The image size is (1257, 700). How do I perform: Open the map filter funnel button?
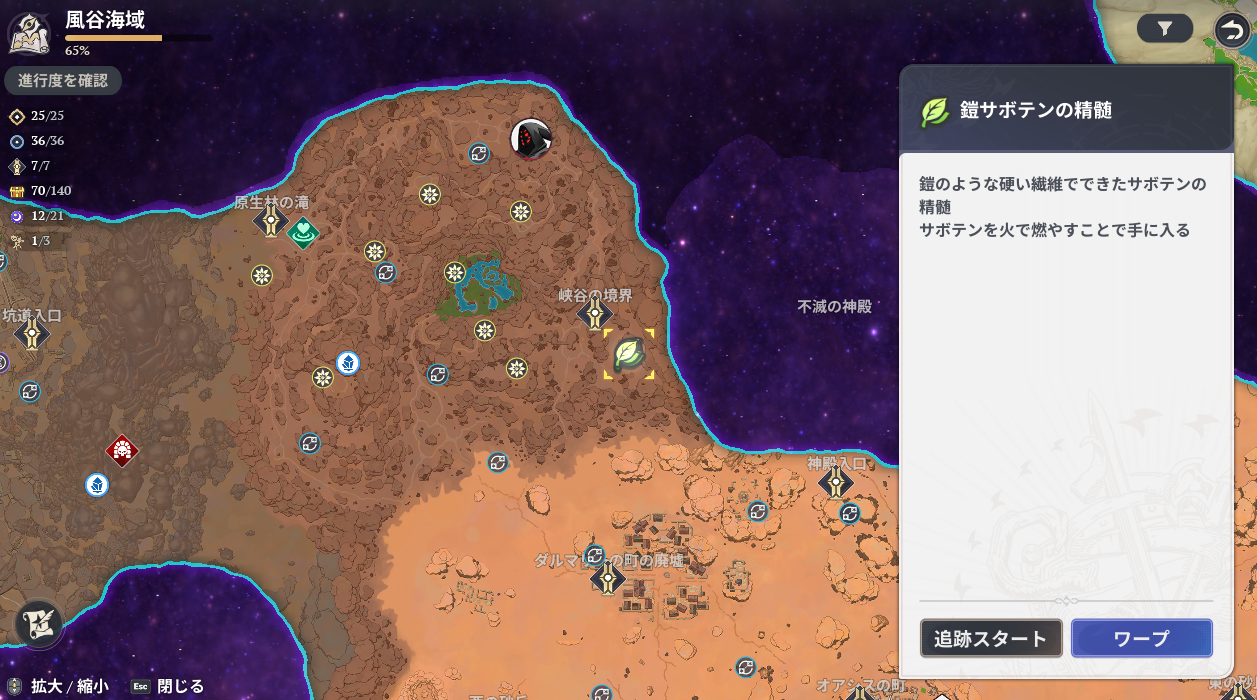click(1165, 29)
